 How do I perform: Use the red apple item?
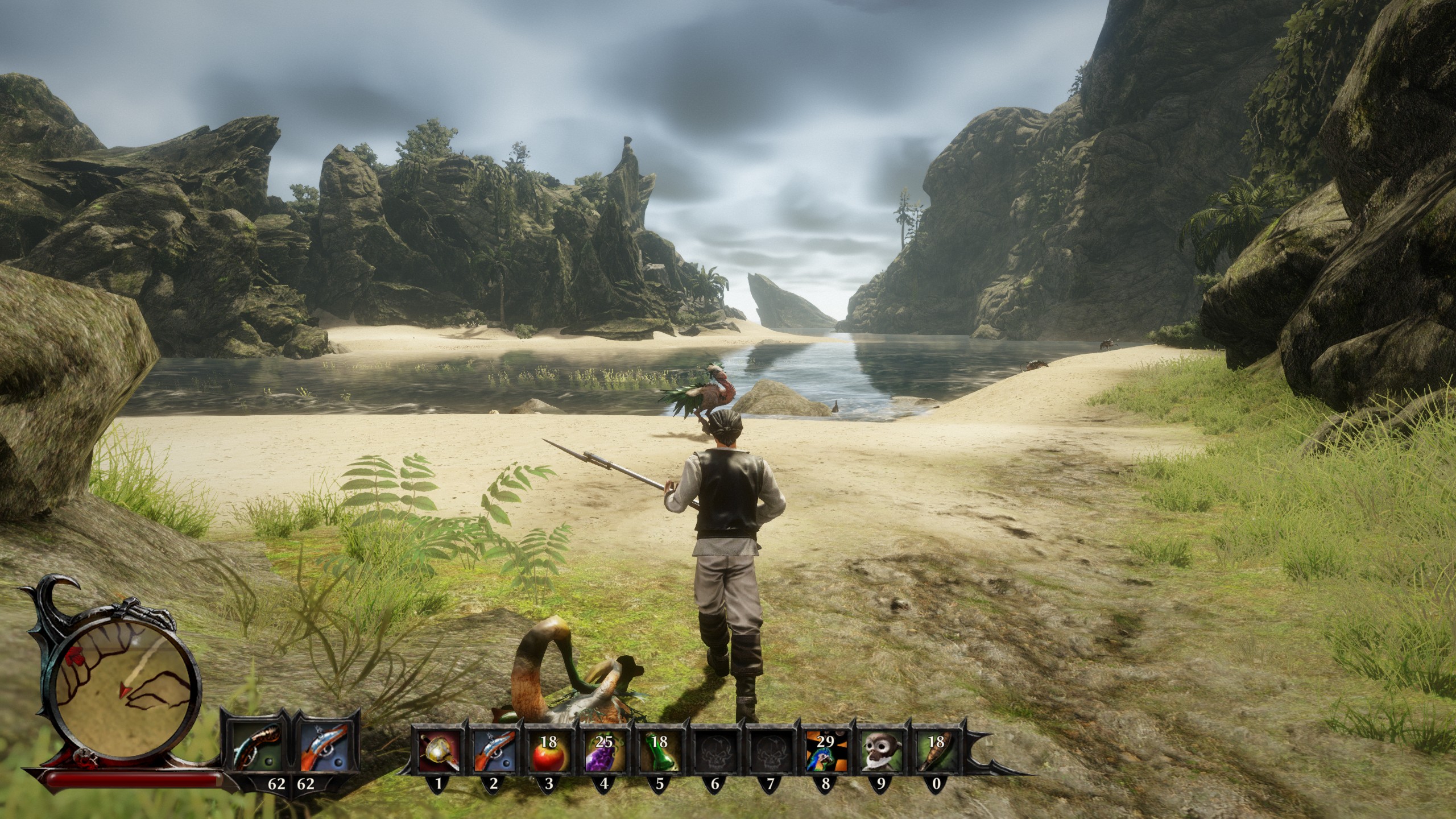click(548, 754)
